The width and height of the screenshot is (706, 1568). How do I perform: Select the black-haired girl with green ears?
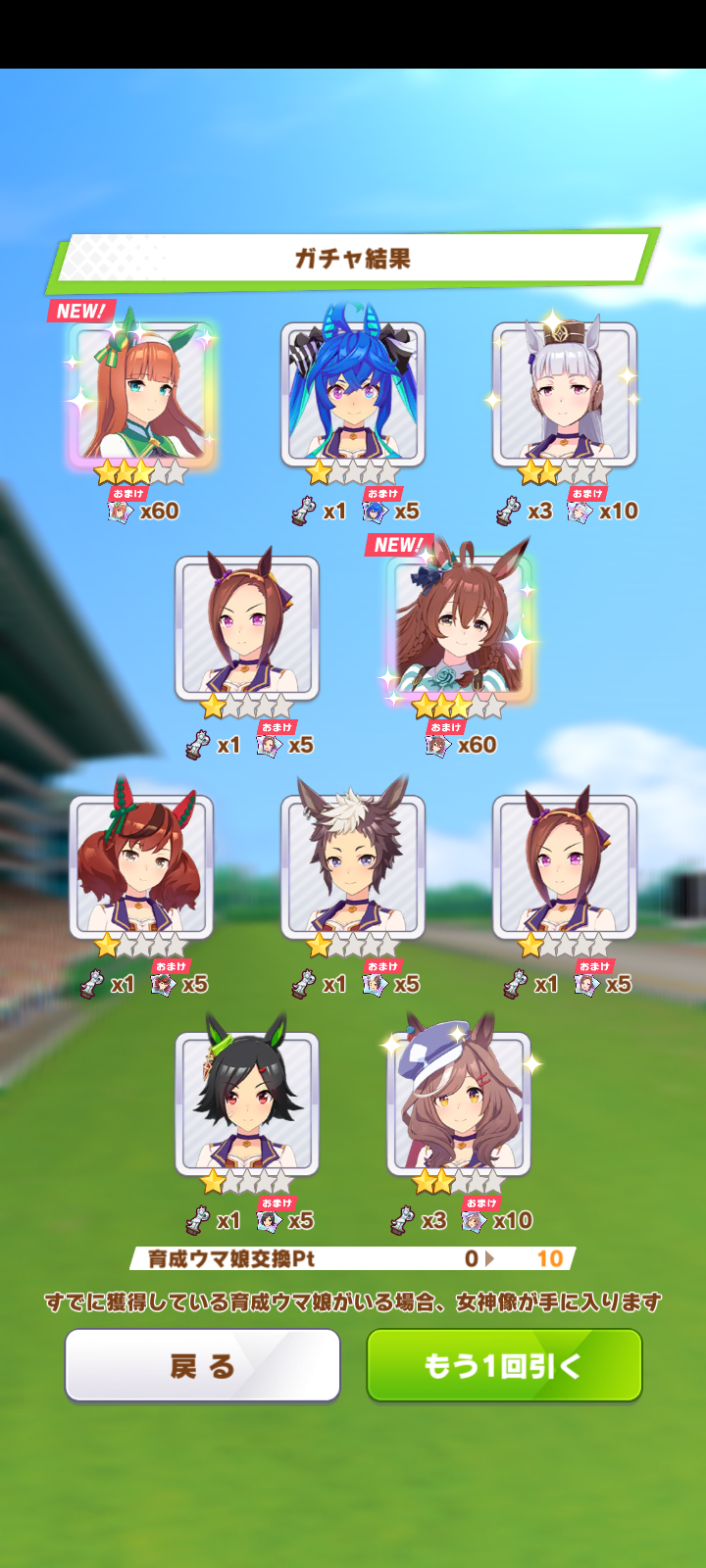click(247, 1104)
